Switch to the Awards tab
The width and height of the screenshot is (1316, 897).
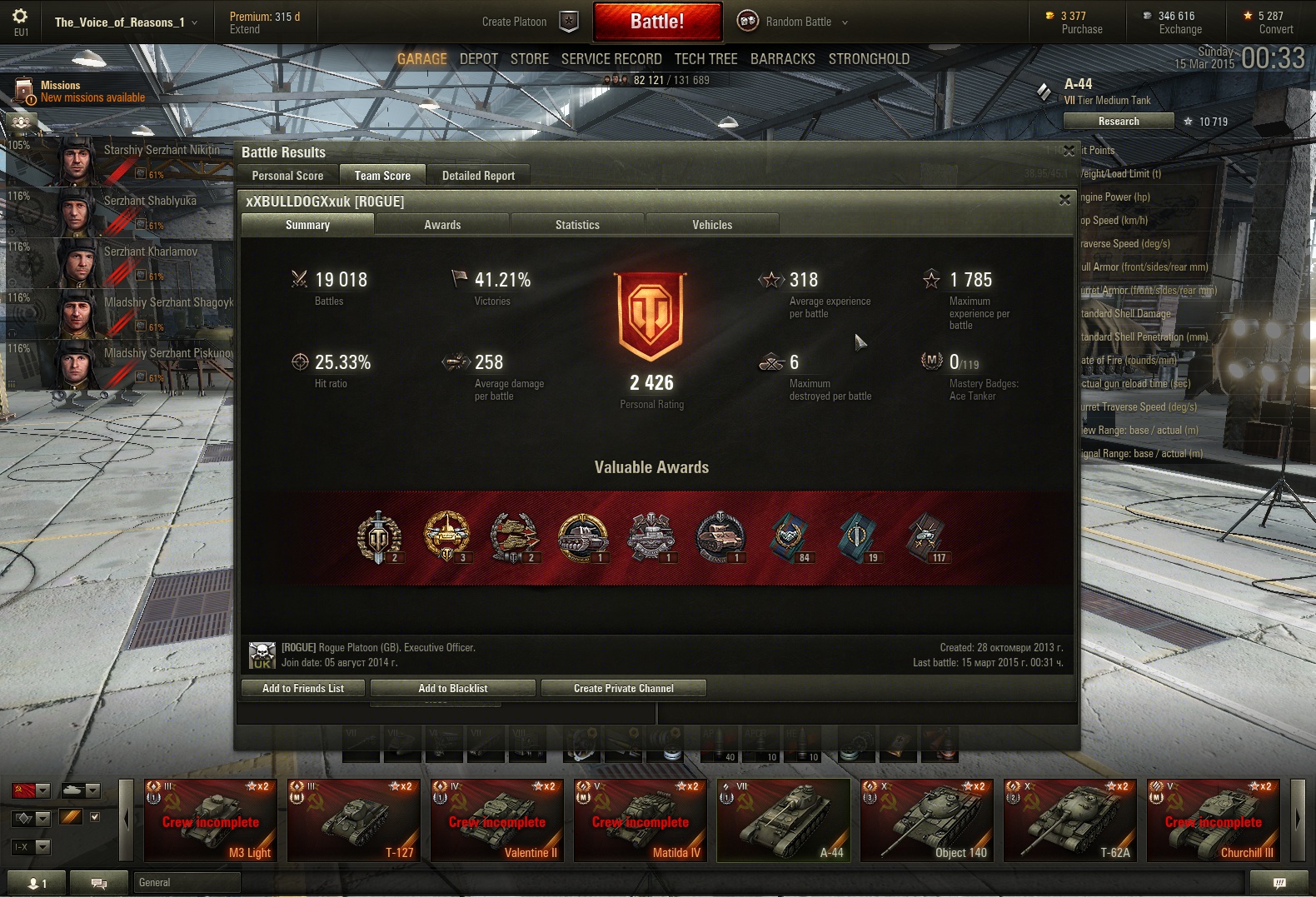[x=442, y=225]
